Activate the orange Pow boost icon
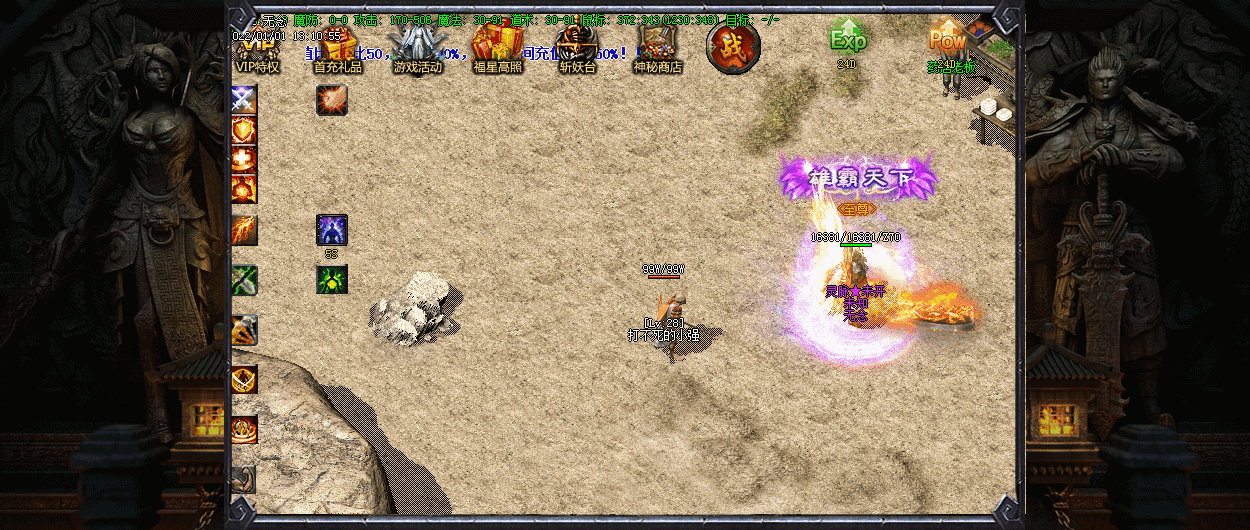Screen dimensions: 1250x530 click(946, 40)
